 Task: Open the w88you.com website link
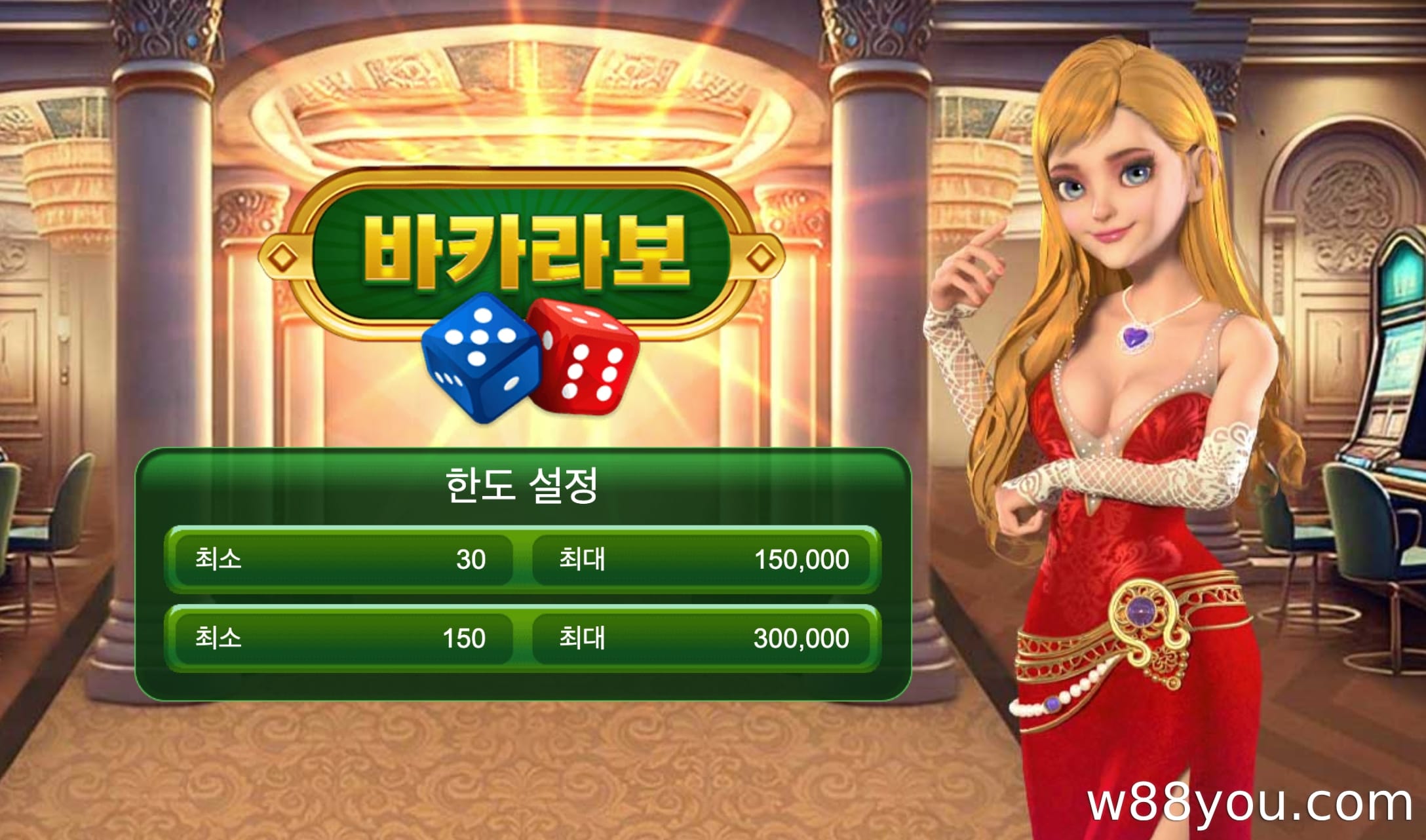pyautogui.click(x=1256, y=805)
